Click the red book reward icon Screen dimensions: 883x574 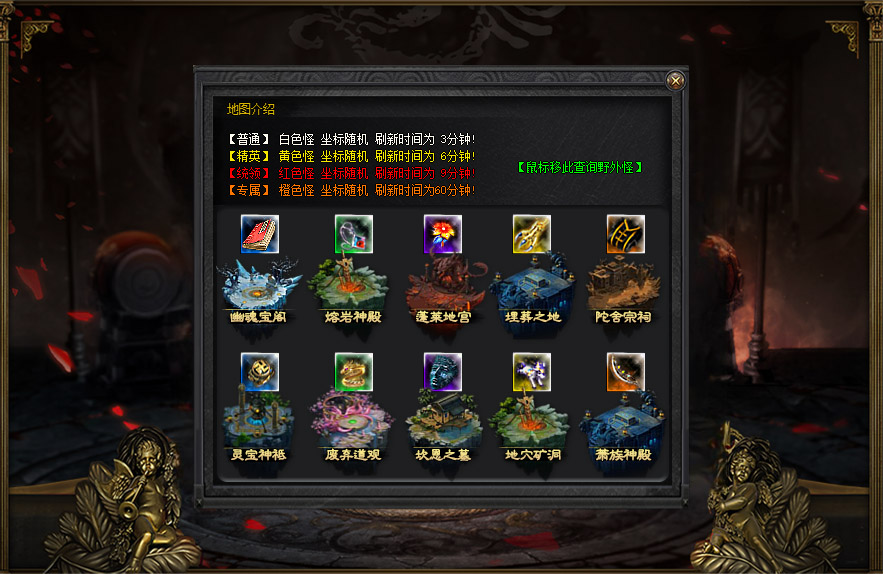click(x=260, y=234)
